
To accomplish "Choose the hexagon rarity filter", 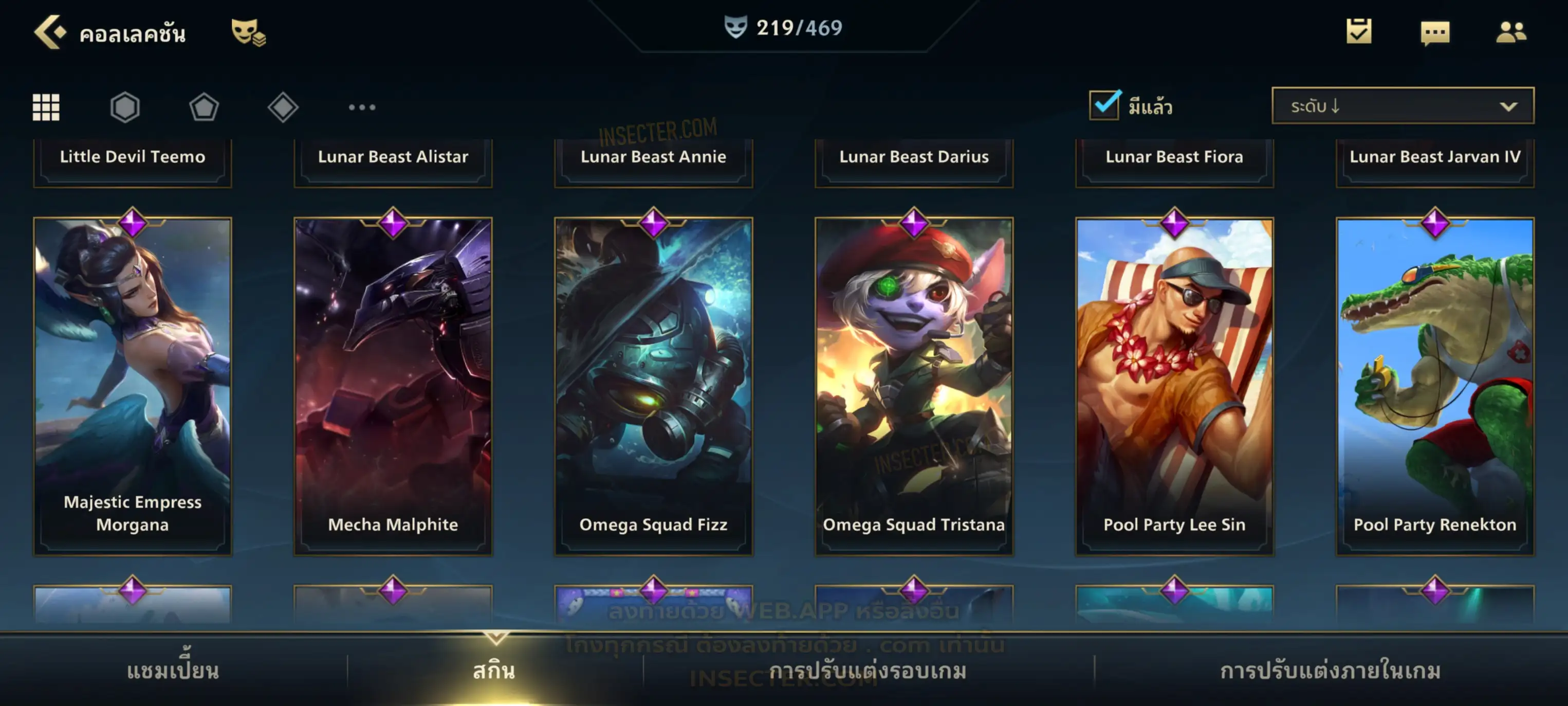I will coord(125,107).
